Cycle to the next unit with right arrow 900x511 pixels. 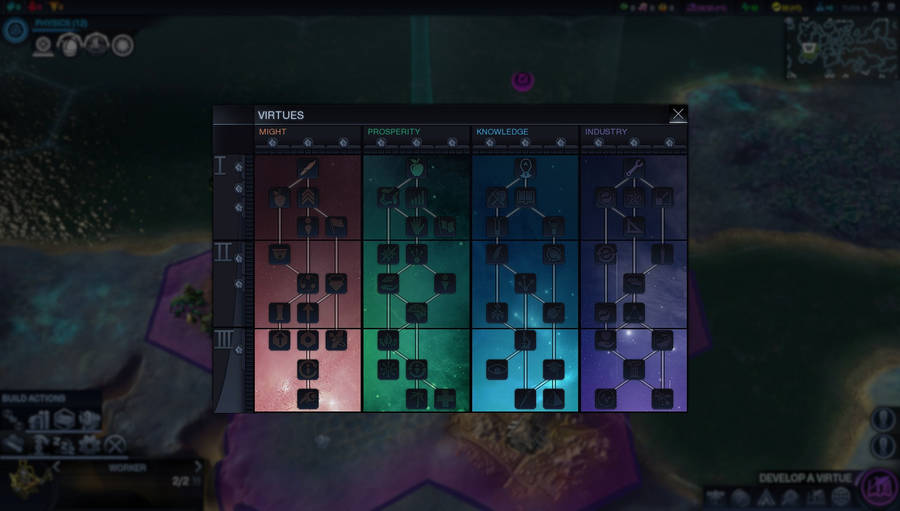[x=198, y=466]
